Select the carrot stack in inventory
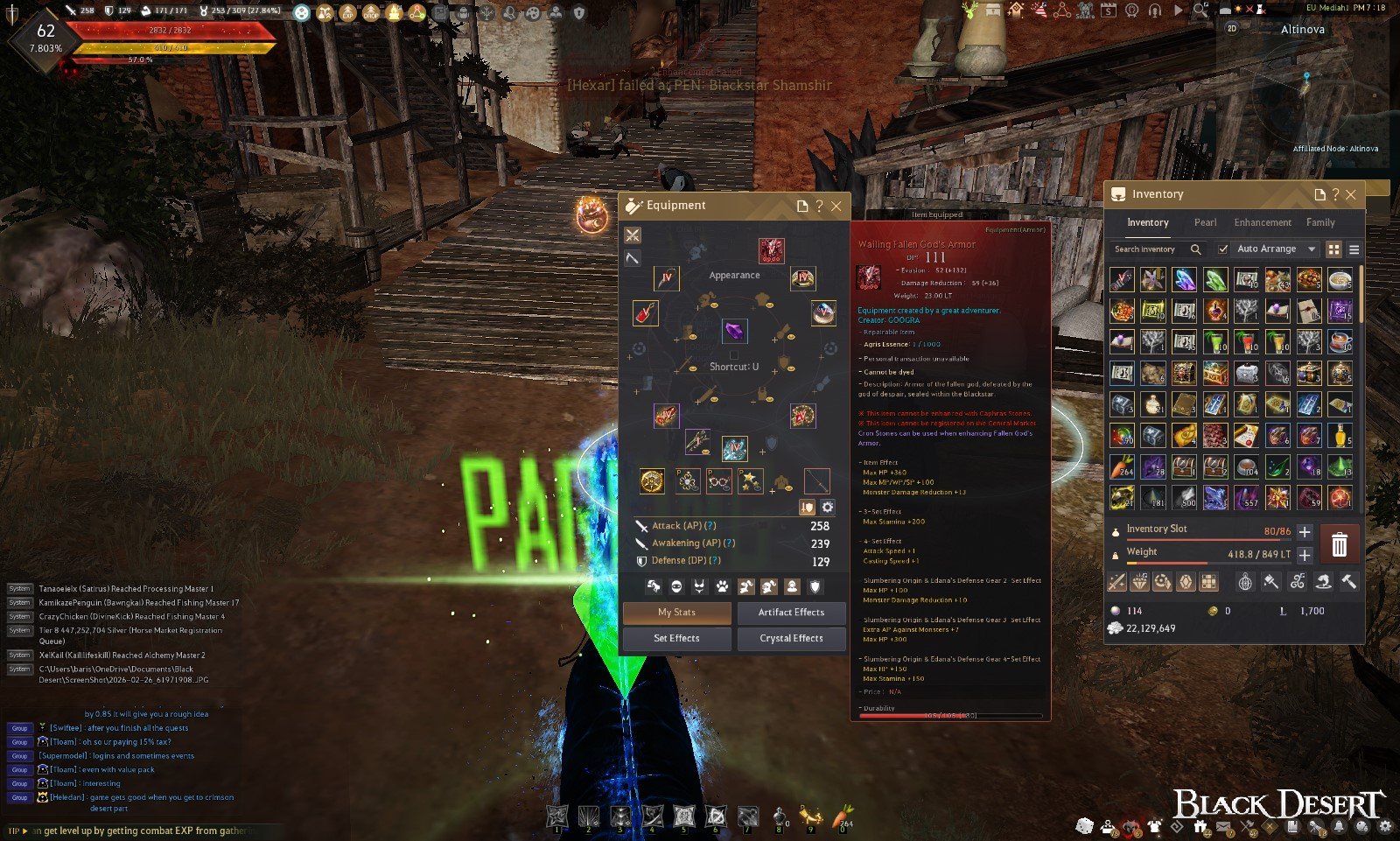 click(1122, 466)
